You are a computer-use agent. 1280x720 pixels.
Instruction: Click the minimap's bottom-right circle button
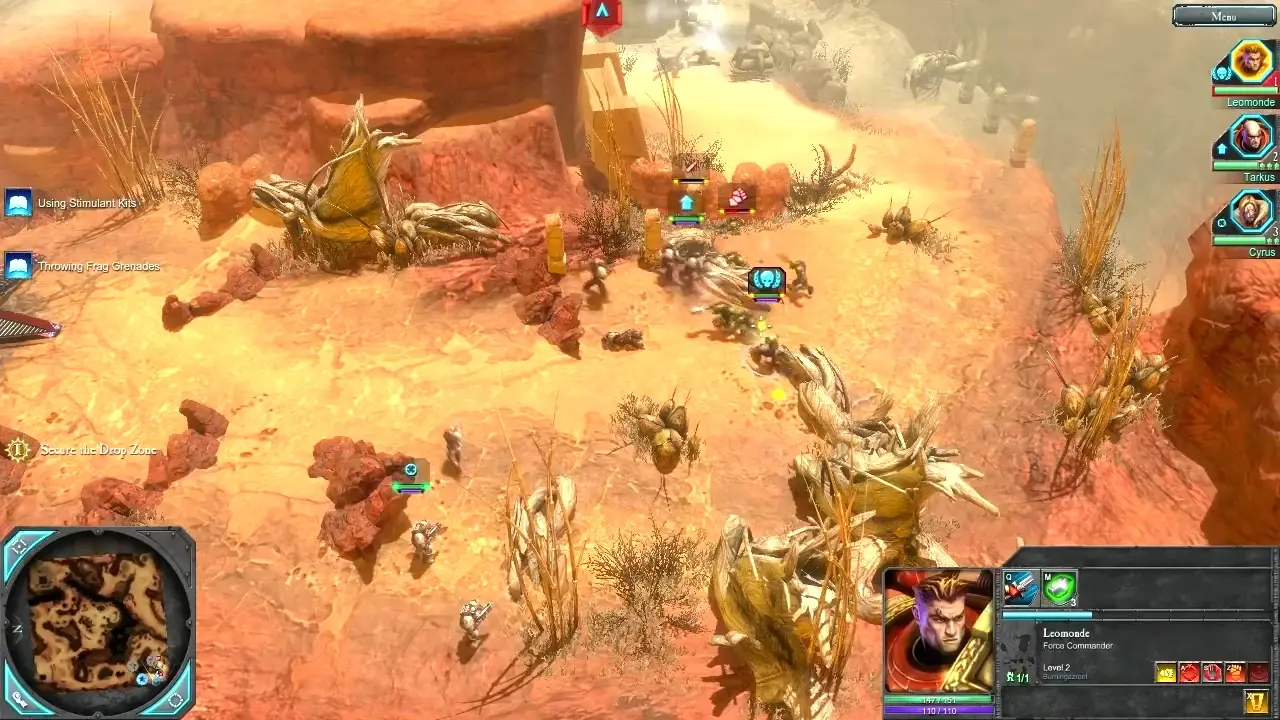click(176, 700)
